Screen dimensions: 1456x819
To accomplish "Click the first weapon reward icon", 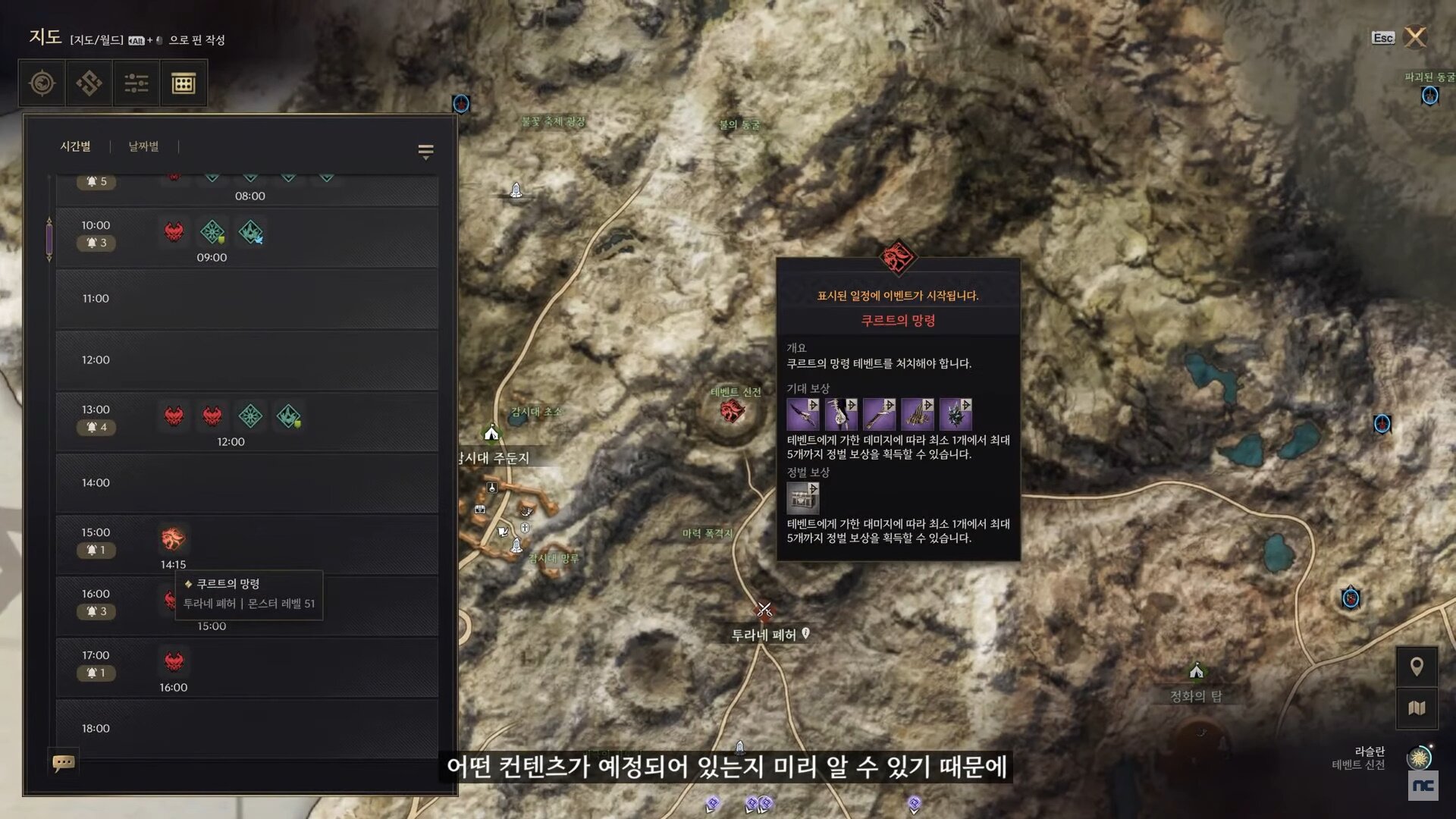I will [x=802, y=415].
